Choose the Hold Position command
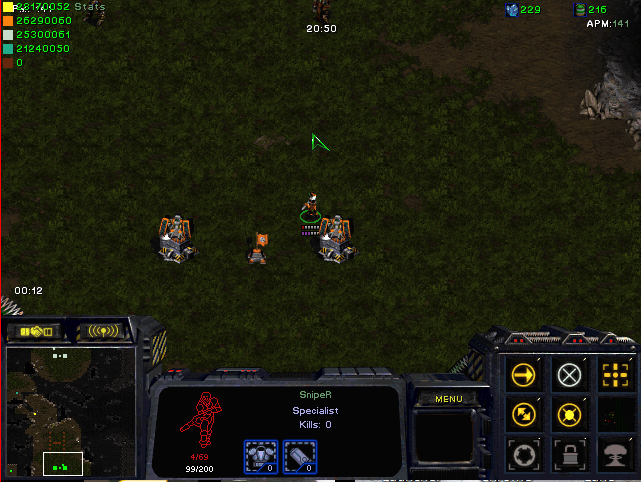Image resolution: width=641 pixels, height=482 pixels. [x=569, y=413]
